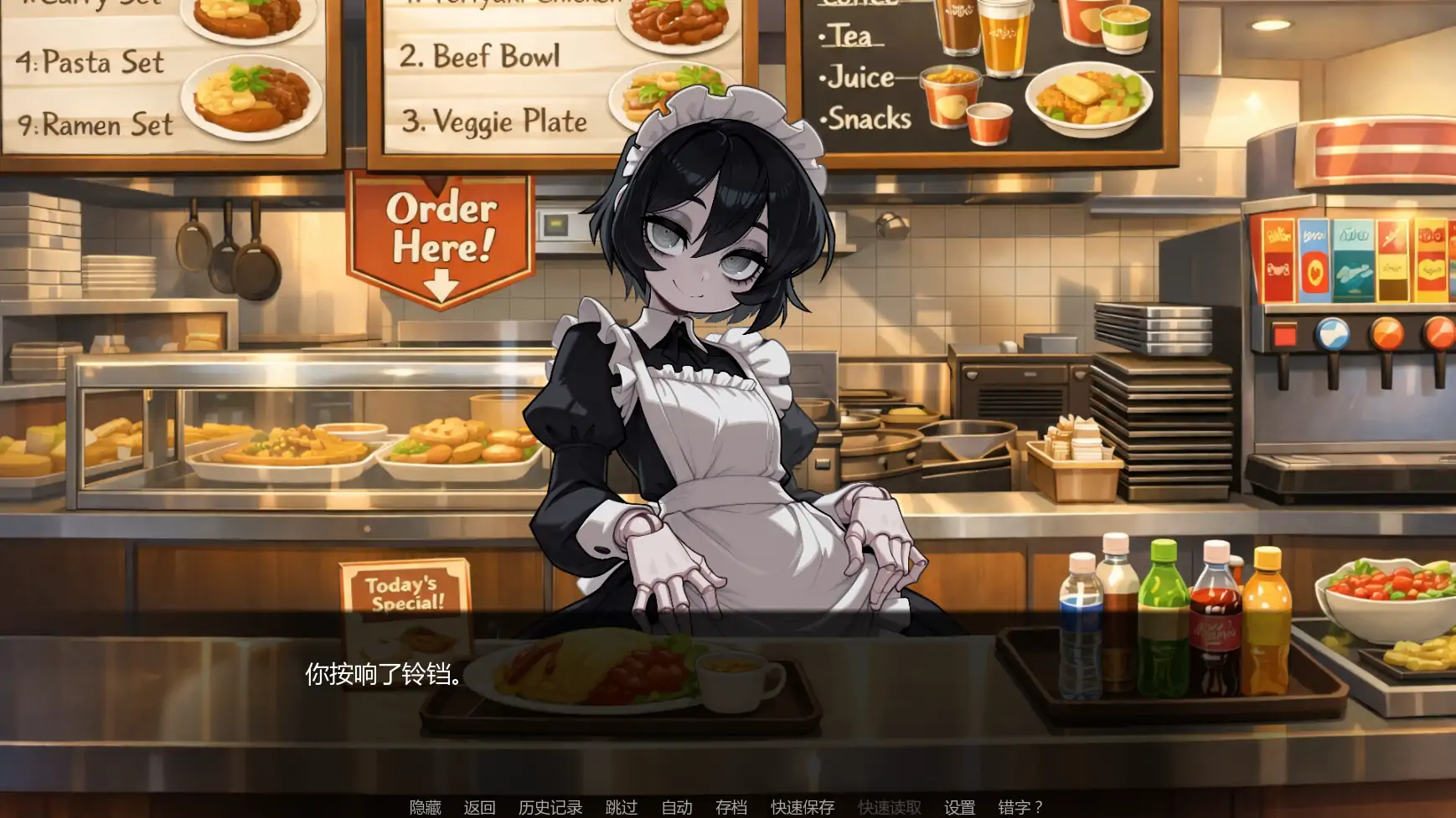Quick save with 快速保存
The width and height of the screenshot is (1456, 818).
[x=802, y=807]
